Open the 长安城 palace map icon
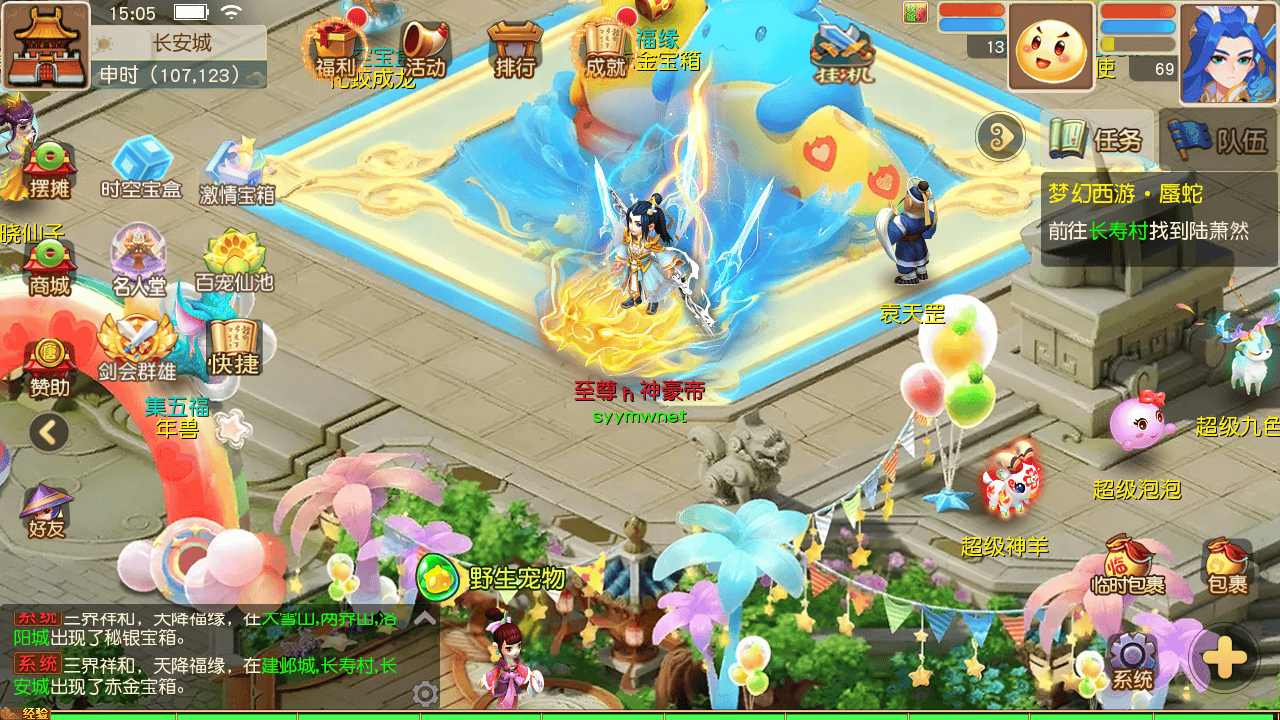 click(x=45, y=45)
